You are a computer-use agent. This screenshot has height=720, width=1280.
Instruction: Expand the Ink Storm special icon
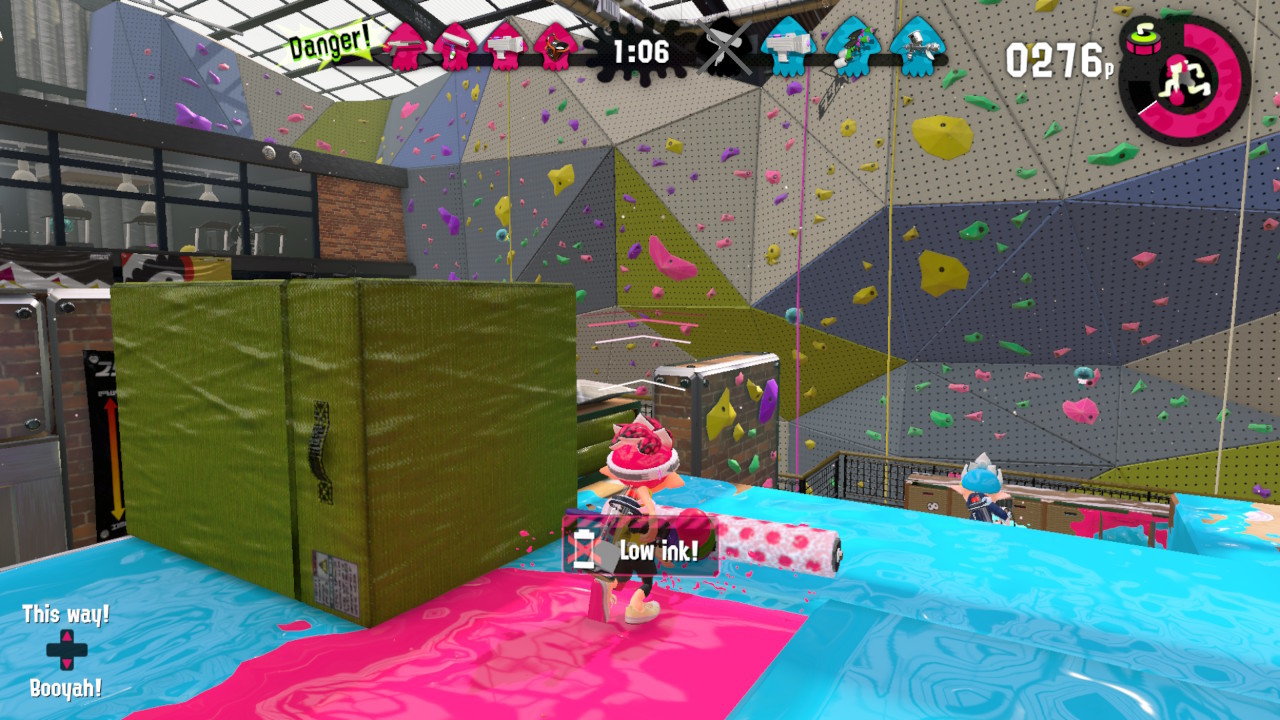[1143, 40]
